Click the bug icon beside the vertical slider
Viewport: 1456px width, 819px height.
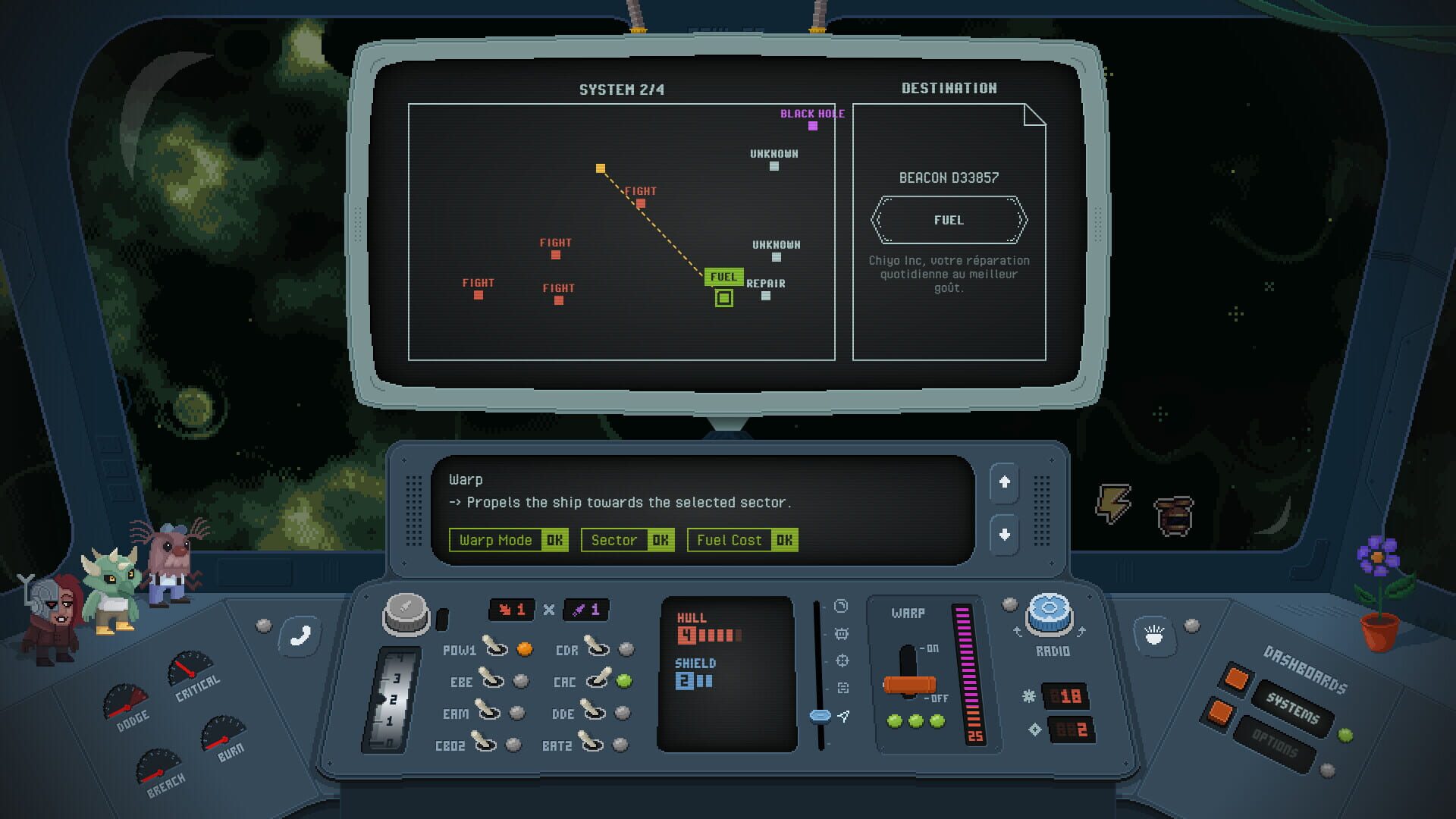pos(842,635)
